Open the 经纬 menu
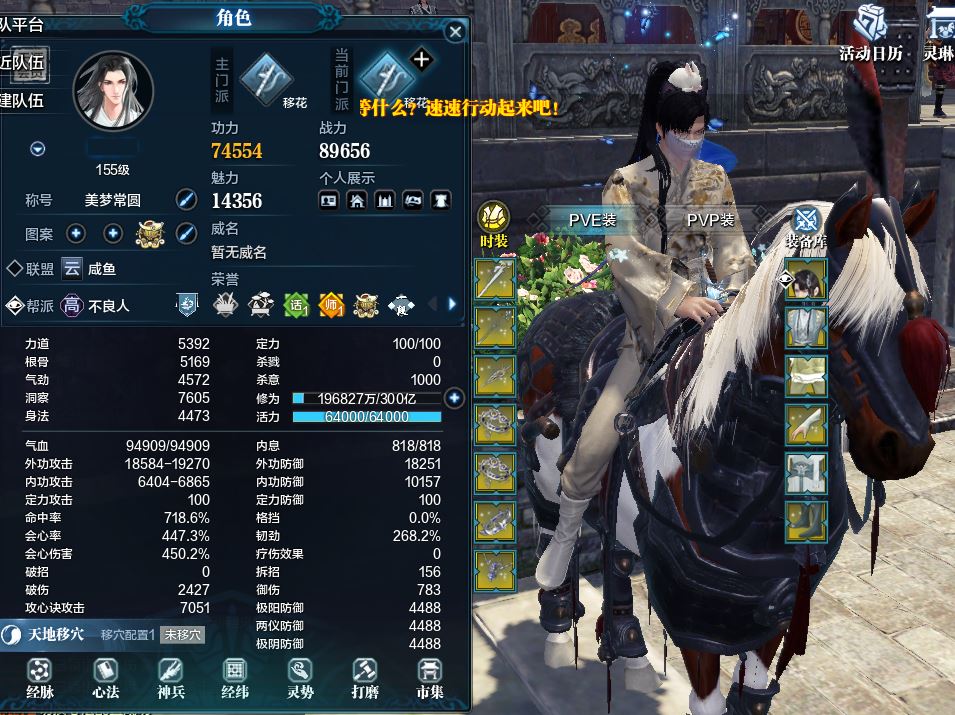Viewport: 955px width, 715px height. coord(235,677)
